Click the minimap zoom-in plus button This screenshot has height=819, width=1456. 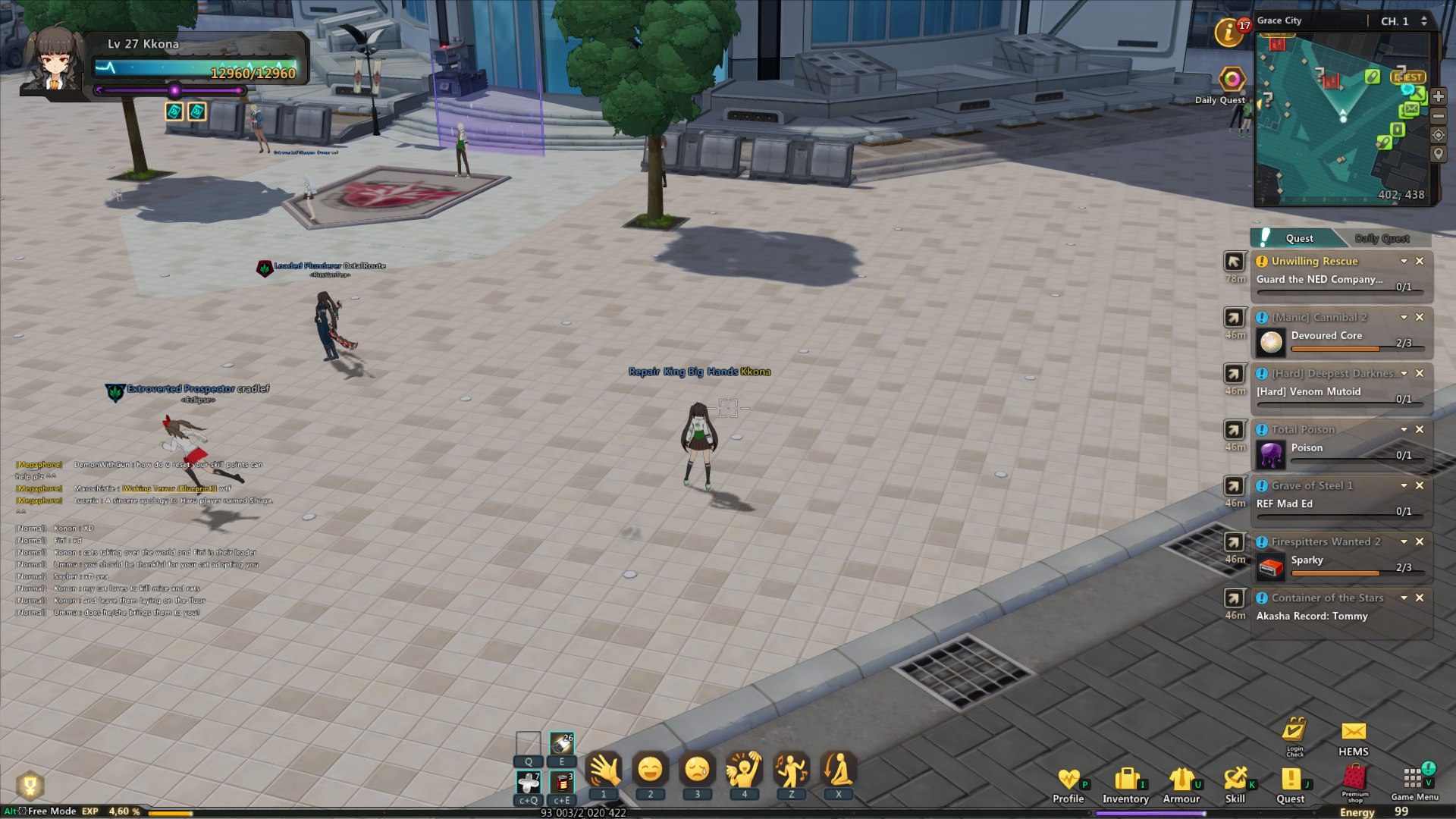pyautogui.click(x=1438, y=96)
